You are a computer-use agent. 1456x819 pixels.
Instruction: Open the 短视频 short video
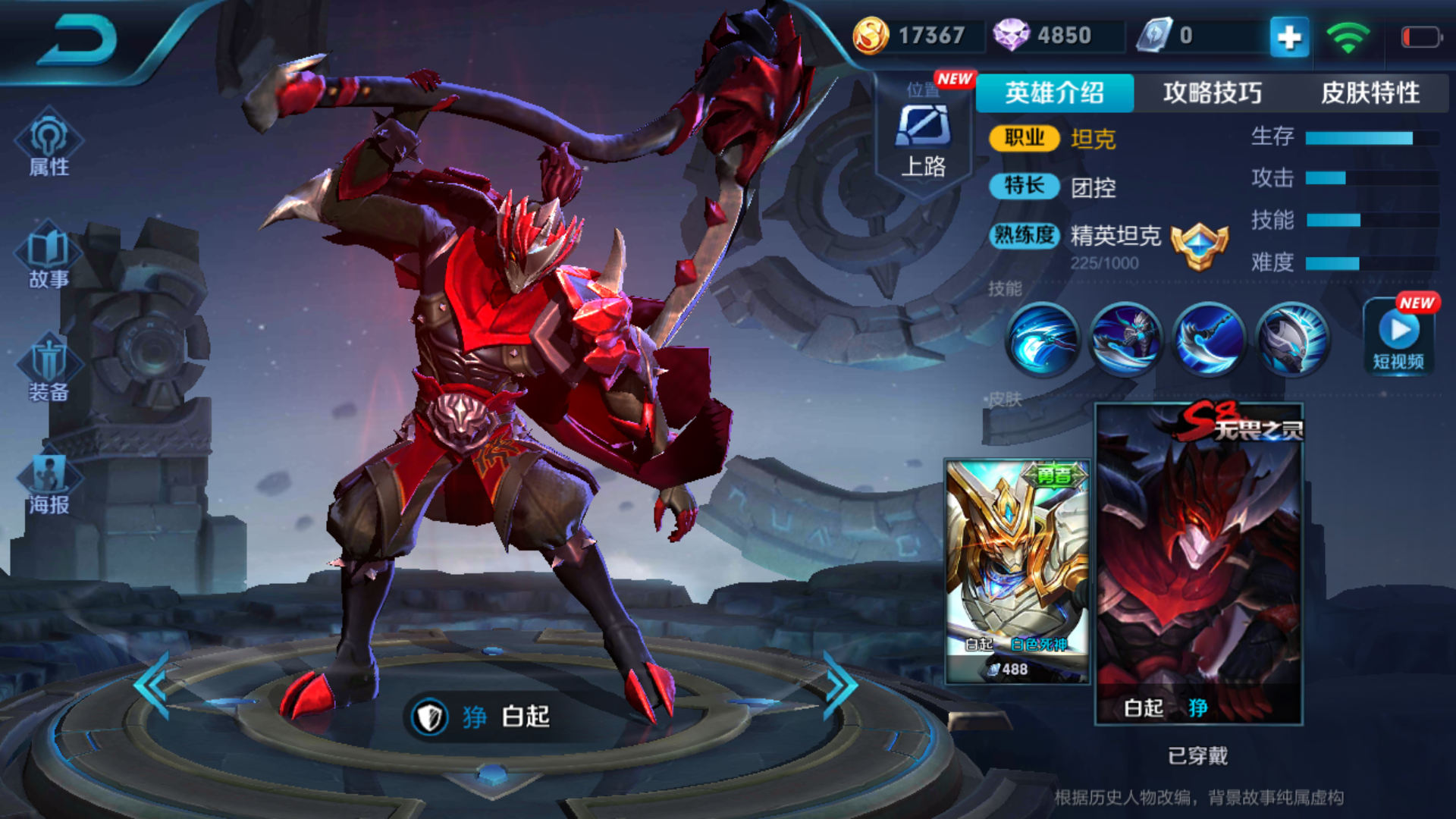click(x=1399, y=338)
